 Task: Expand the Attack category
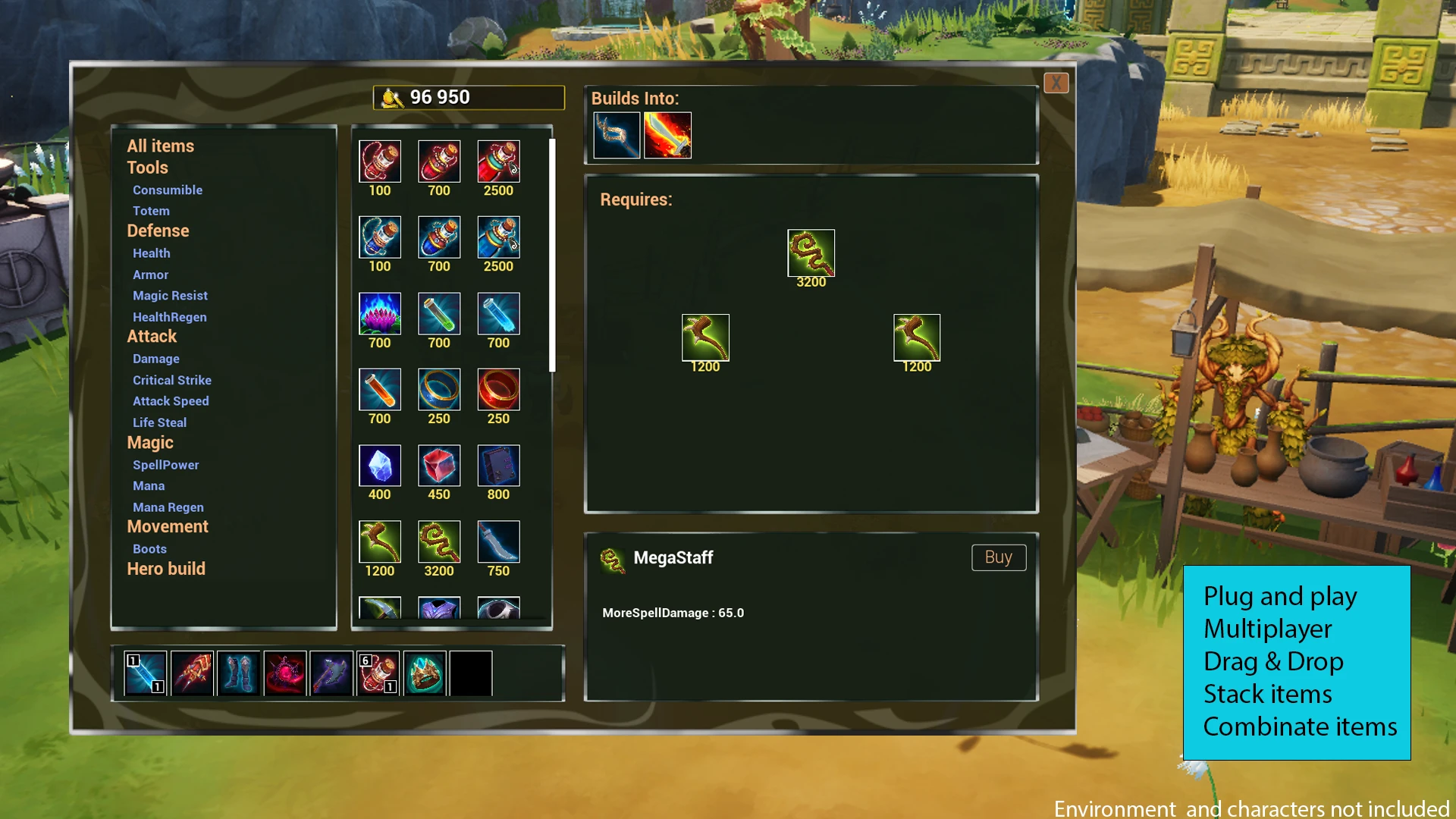[x=151, y=336]
